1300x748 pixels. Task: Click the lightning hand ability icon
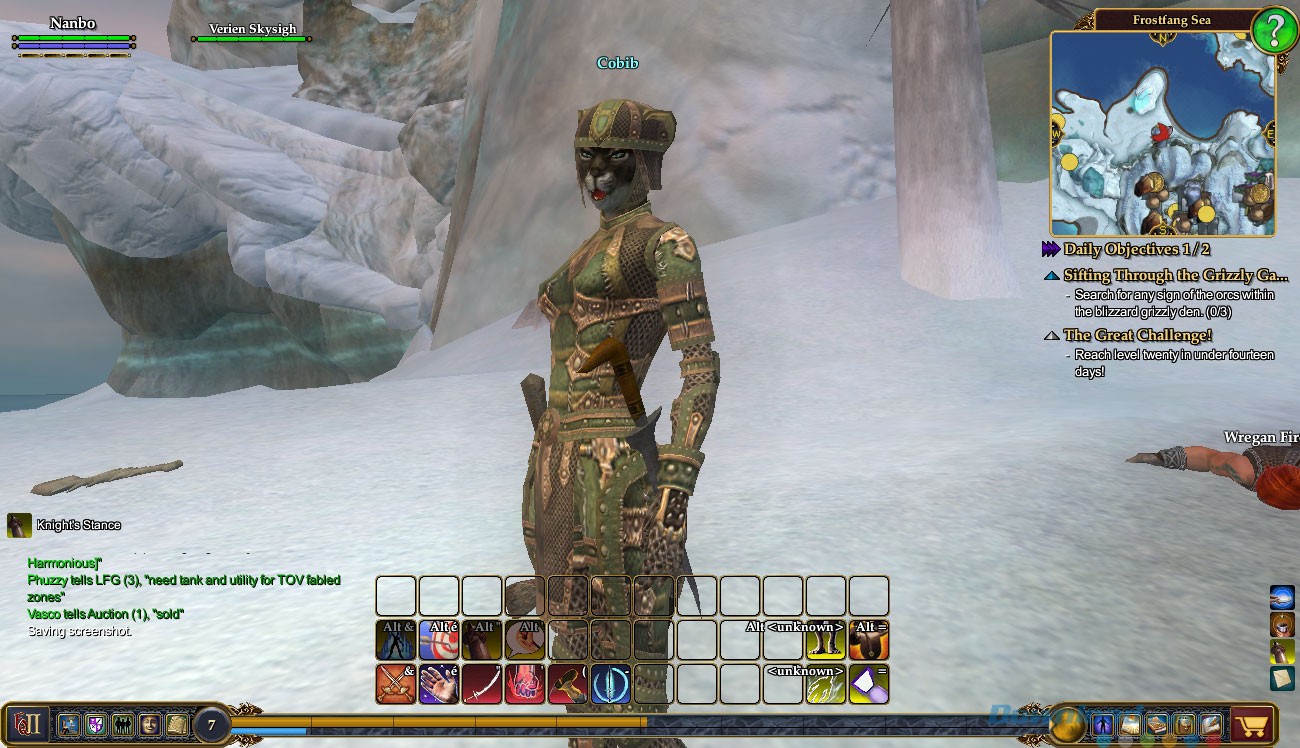826,684
